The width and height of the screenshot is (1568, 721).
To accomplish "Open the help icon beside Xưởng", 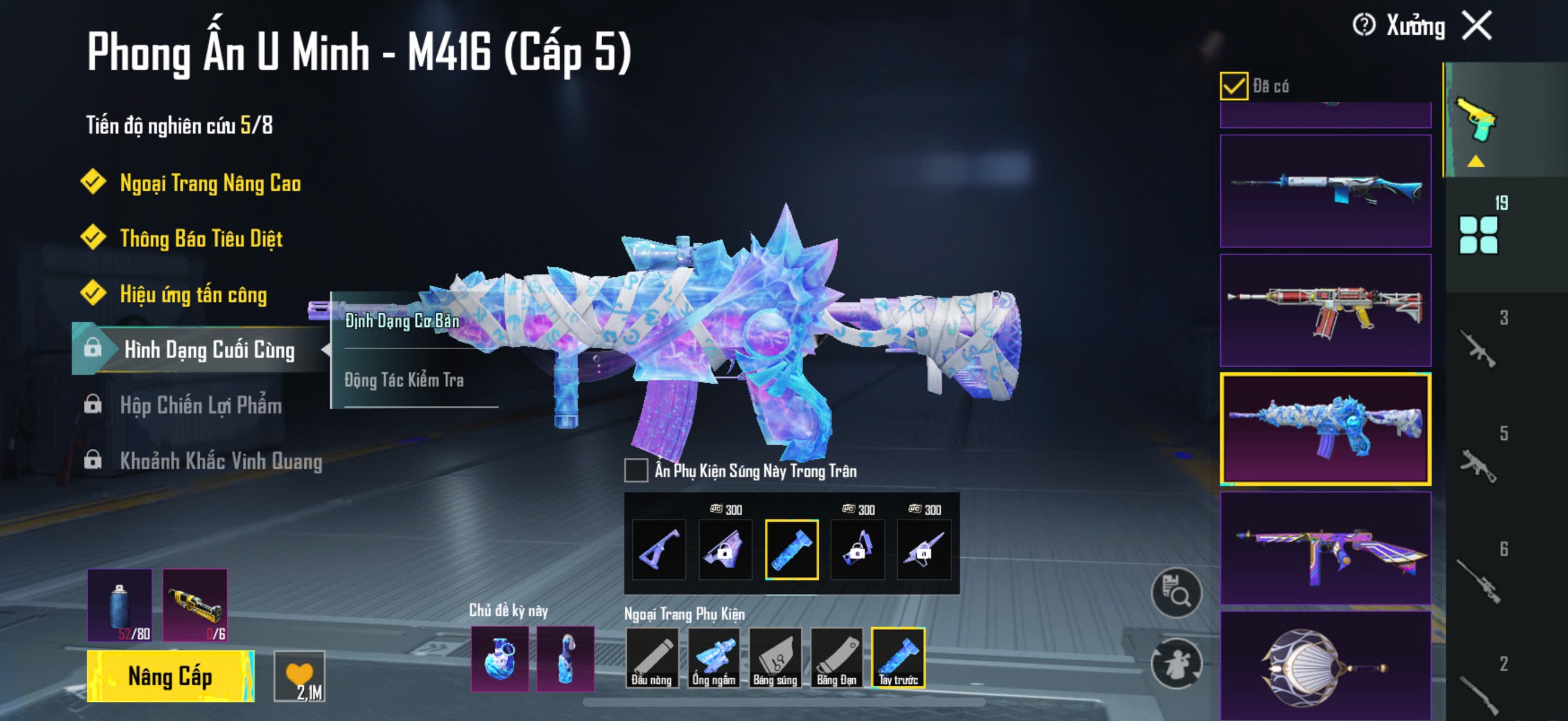I will [x=1363, y=26].
